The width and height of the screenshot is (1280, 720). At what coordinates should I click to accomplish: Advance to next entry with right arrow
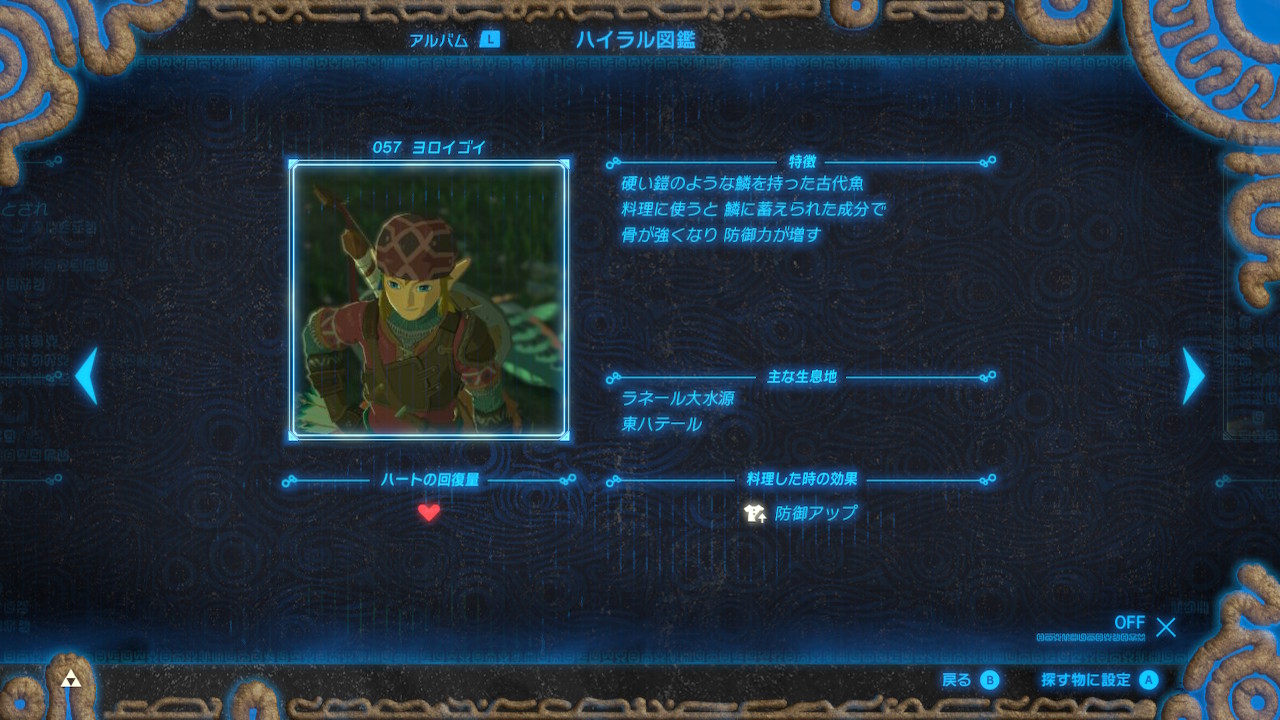pyautogui.click(x=1192, y=376)
